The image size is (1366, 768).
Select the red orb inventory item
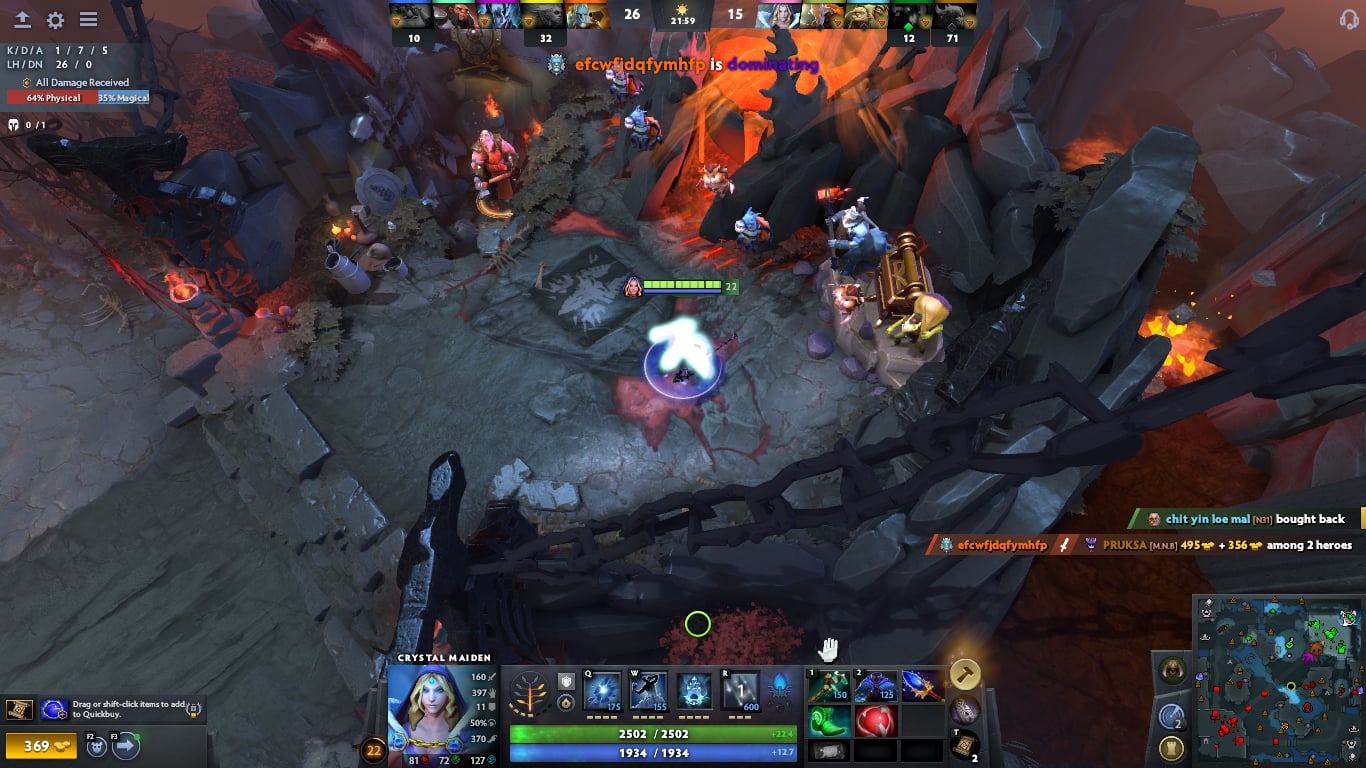tap(875, 720)
